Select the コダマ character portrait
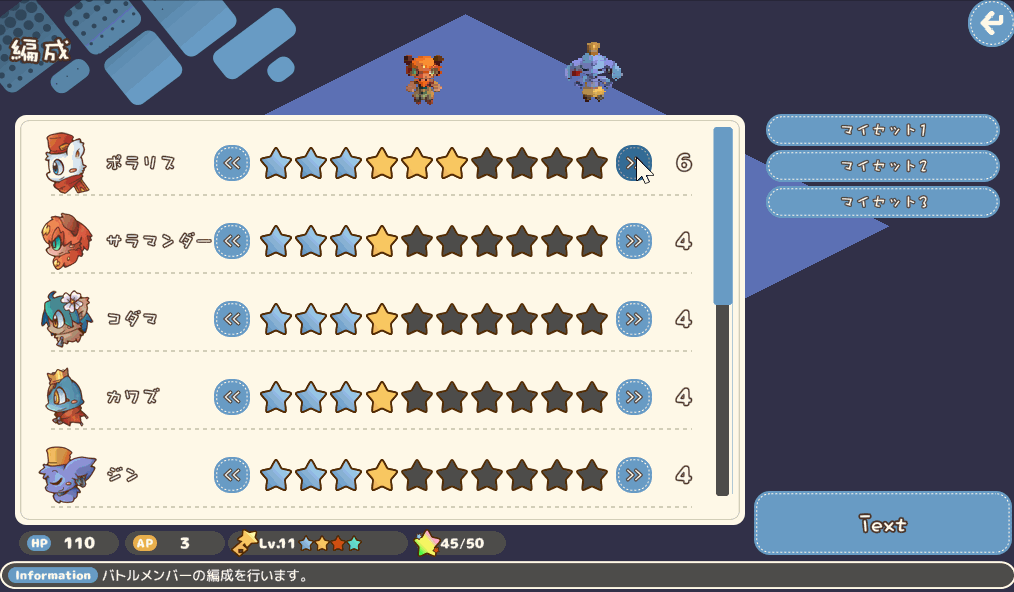This screenshot has height=592, width=1014. (67, 319)
